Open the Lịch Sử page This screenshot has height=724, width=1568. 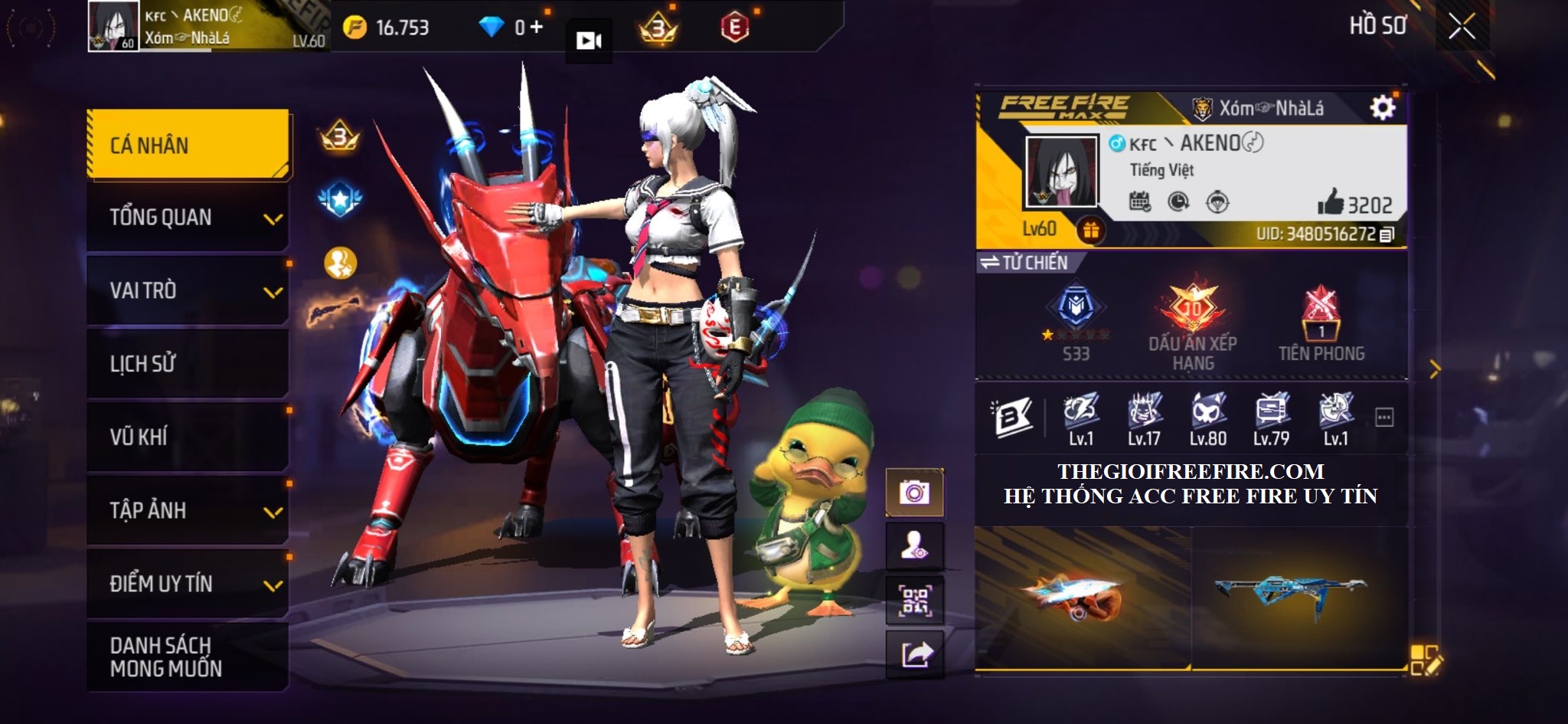[x=188, y=363]
